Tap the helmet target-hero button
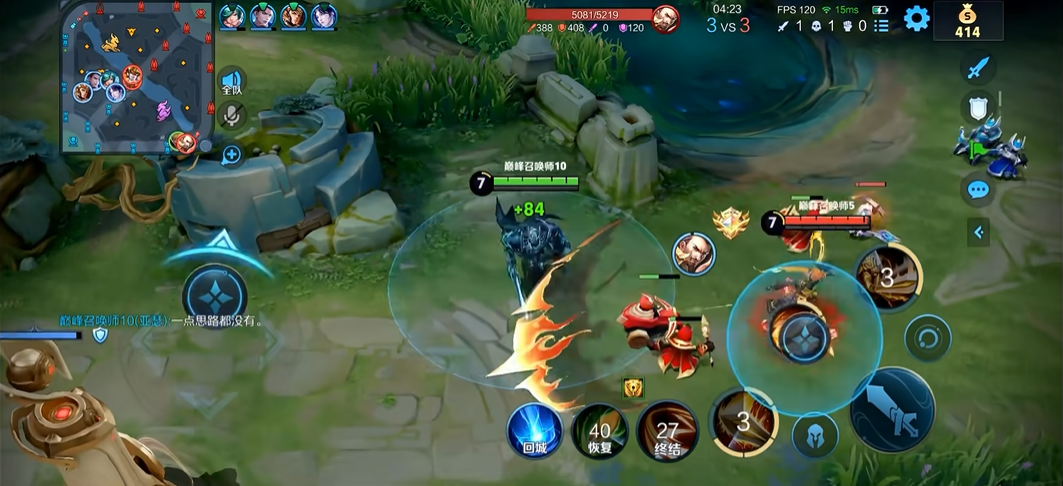Image resolution: width=1063 pixels, height=486 pixels. point(815,435)
